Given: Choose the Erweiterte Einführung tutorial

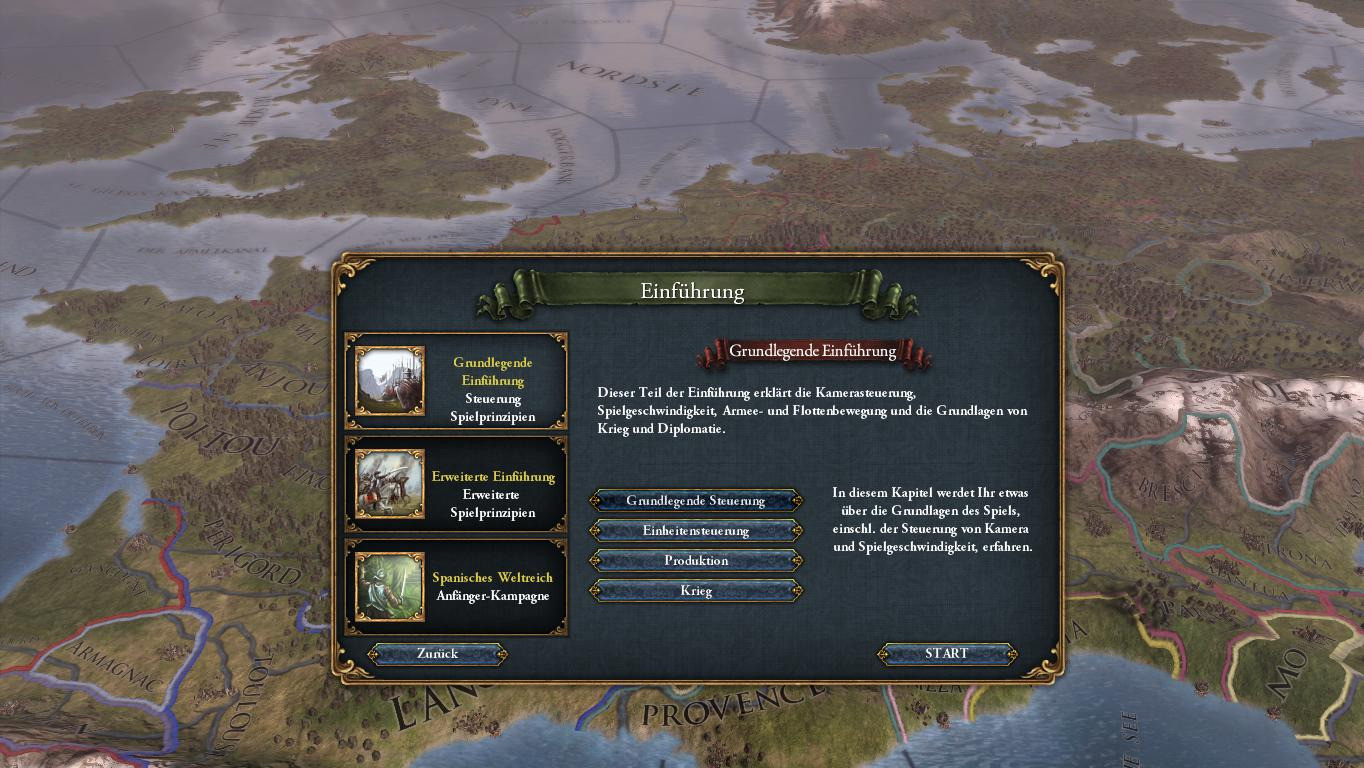Looking at the screenshot, I should pyautogui.click(x=456, y=485).
